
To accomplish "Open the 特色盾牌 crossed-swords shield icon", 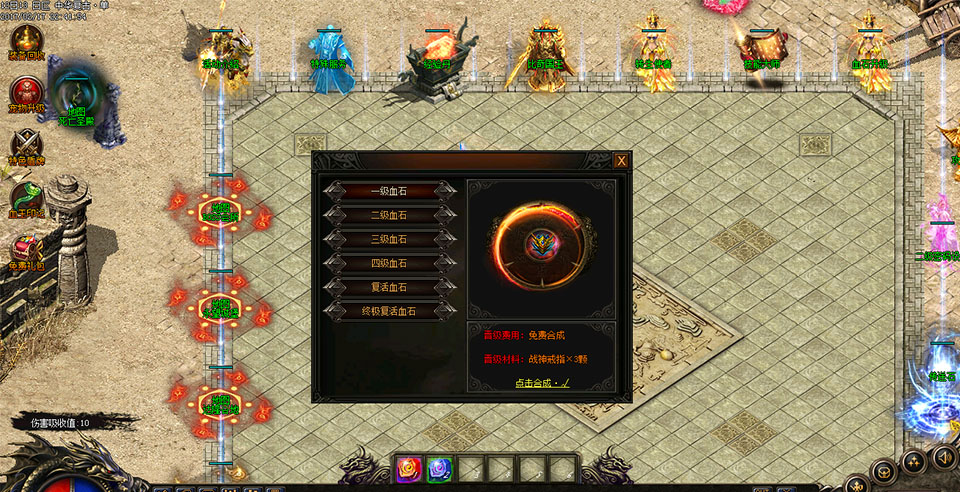I will click(26, 145).
